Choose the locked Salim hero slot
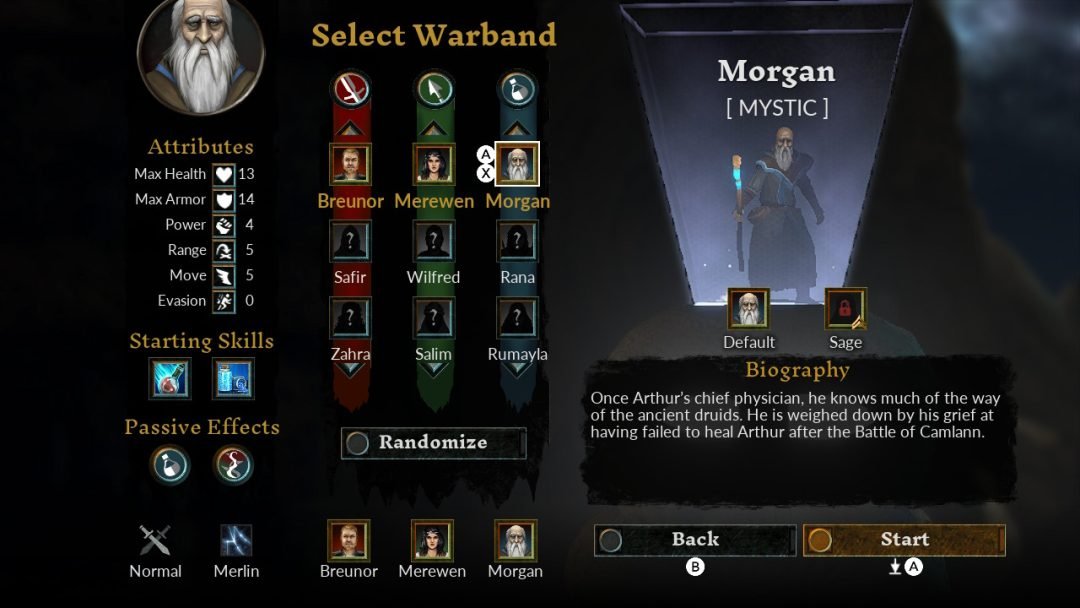This screenshot has width=1080, height=608. coord(434,318)
